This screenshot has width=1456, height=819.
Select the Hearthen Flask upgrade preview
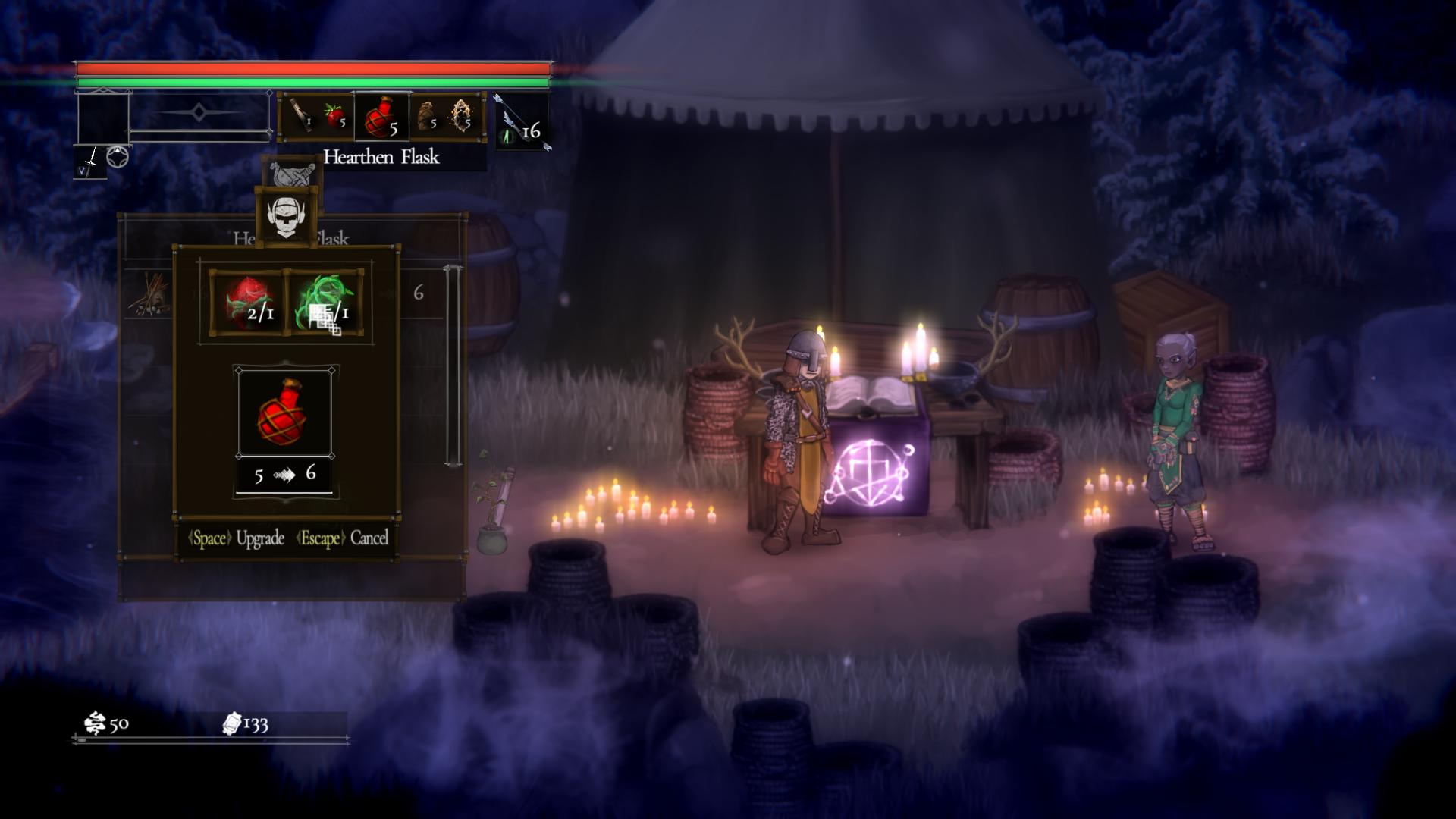point(285,413)
